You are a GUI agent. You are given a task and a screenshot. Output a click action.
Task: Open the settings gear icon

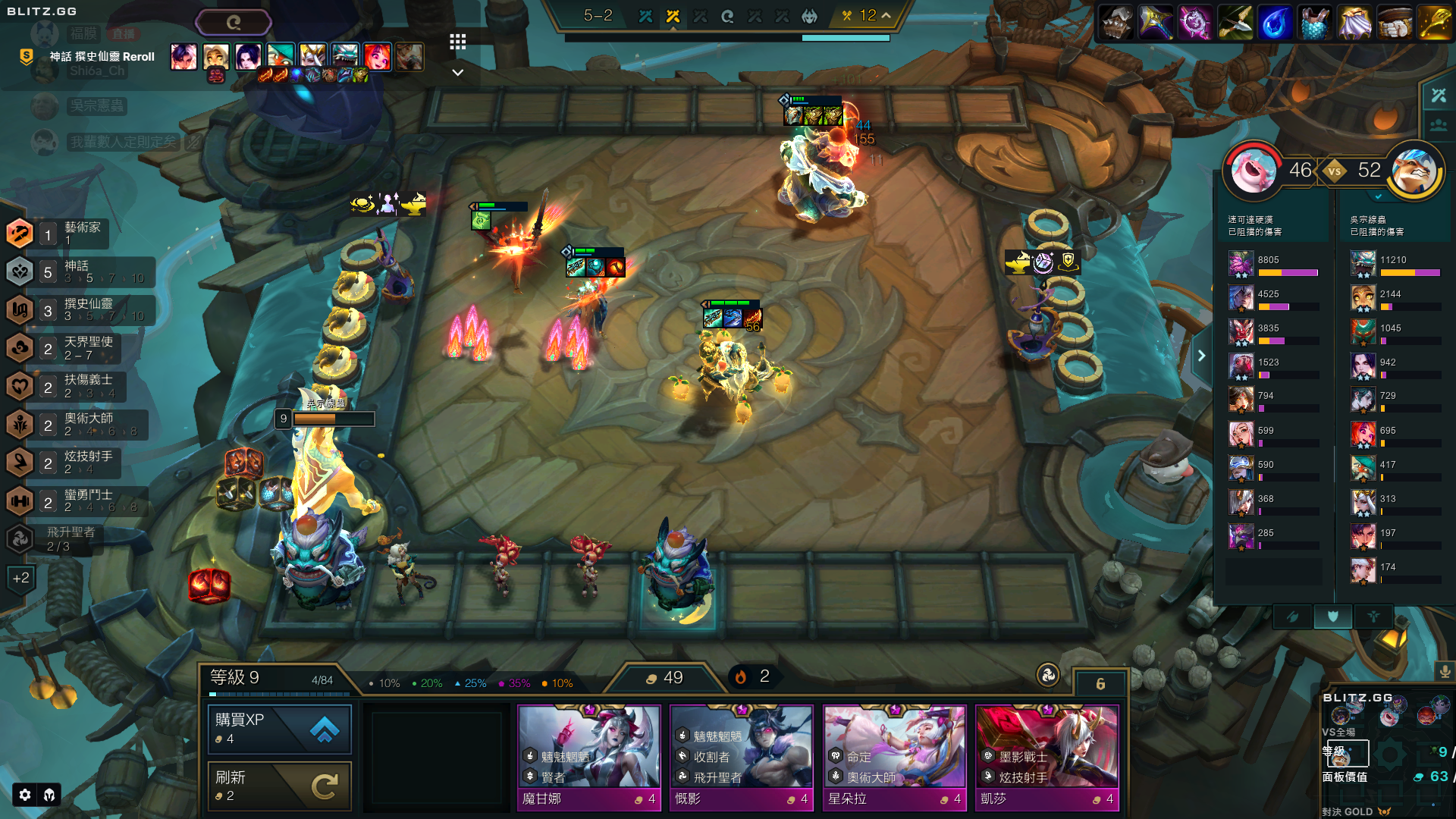coord(25,795)
